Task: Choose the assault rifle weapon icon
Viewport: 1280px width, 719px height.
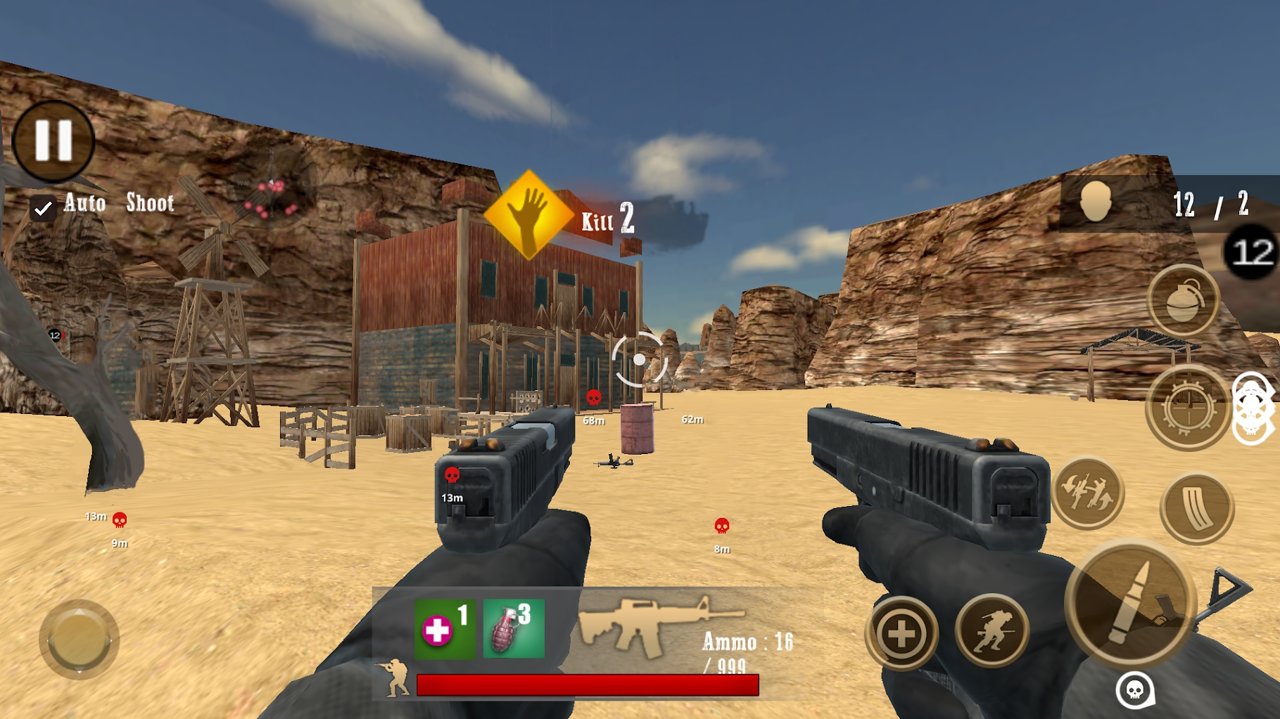Action: [x=660, y=625]
